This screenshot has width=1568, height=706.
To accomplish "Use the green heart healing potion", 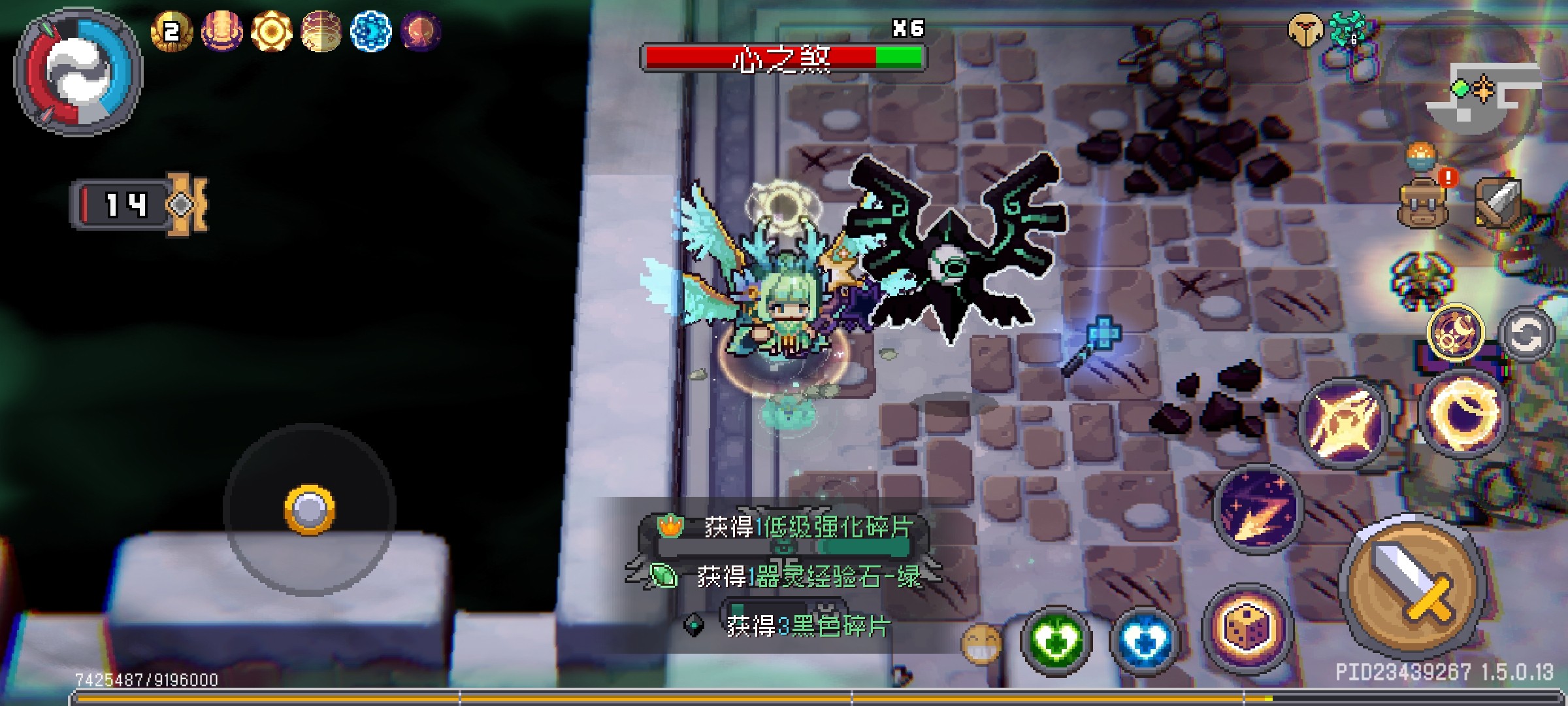I will click(x=1056, y=641).
